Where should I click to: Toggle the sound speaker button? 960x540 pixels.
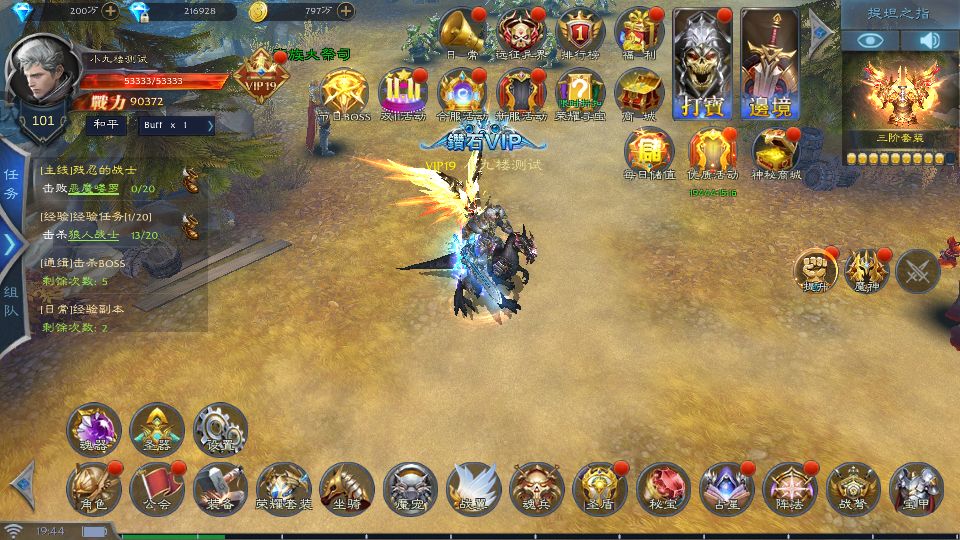click(930, 40)
